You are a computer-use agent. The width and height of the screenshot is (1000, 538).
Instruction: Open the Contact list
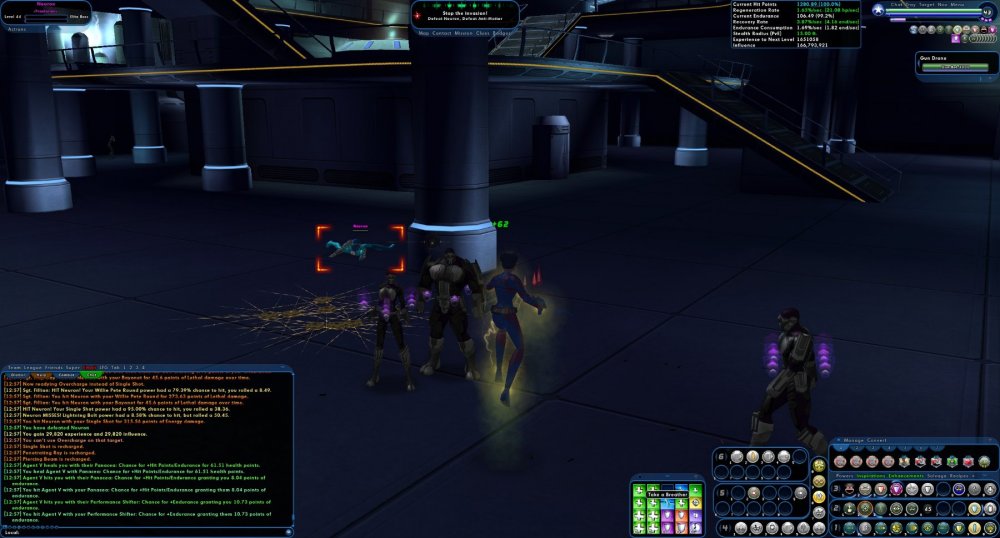pyautogui.click(x=441, y=32)
